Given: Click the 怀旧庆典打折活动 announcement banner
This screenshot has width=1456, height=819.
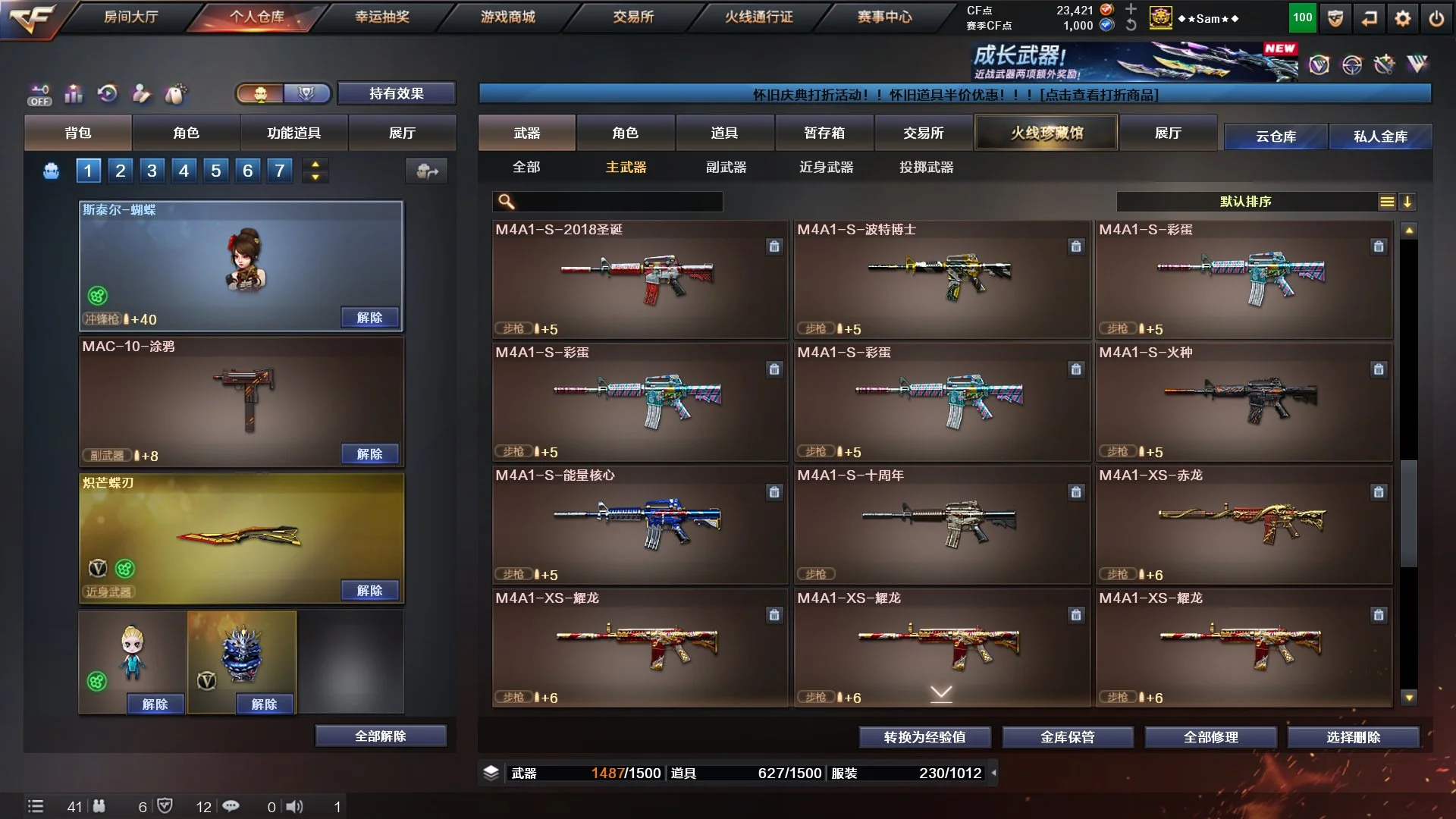Looking at the screenshot, I should [x=955, y=94].
